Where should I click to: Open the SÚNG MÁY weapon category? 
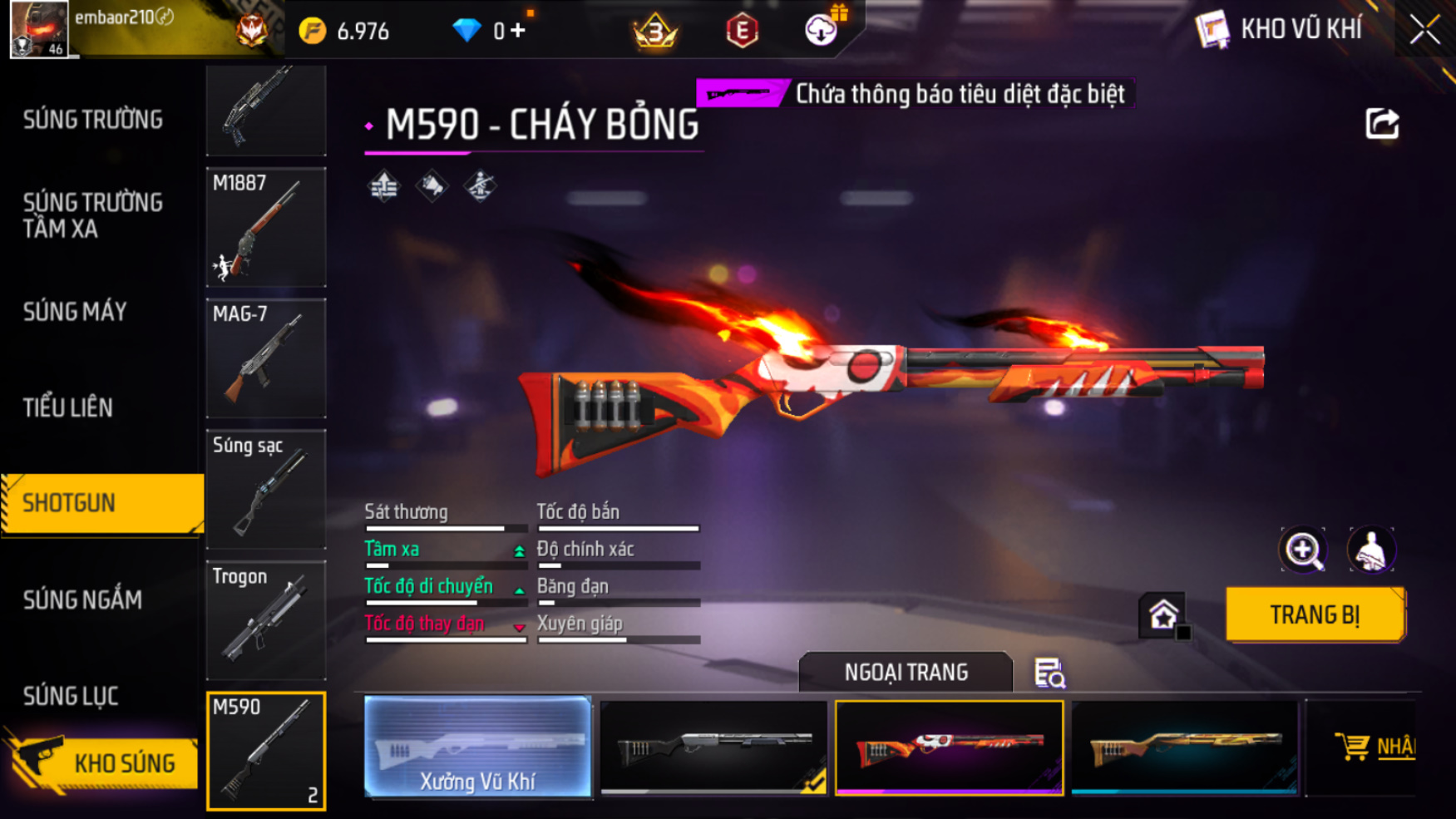75,312
